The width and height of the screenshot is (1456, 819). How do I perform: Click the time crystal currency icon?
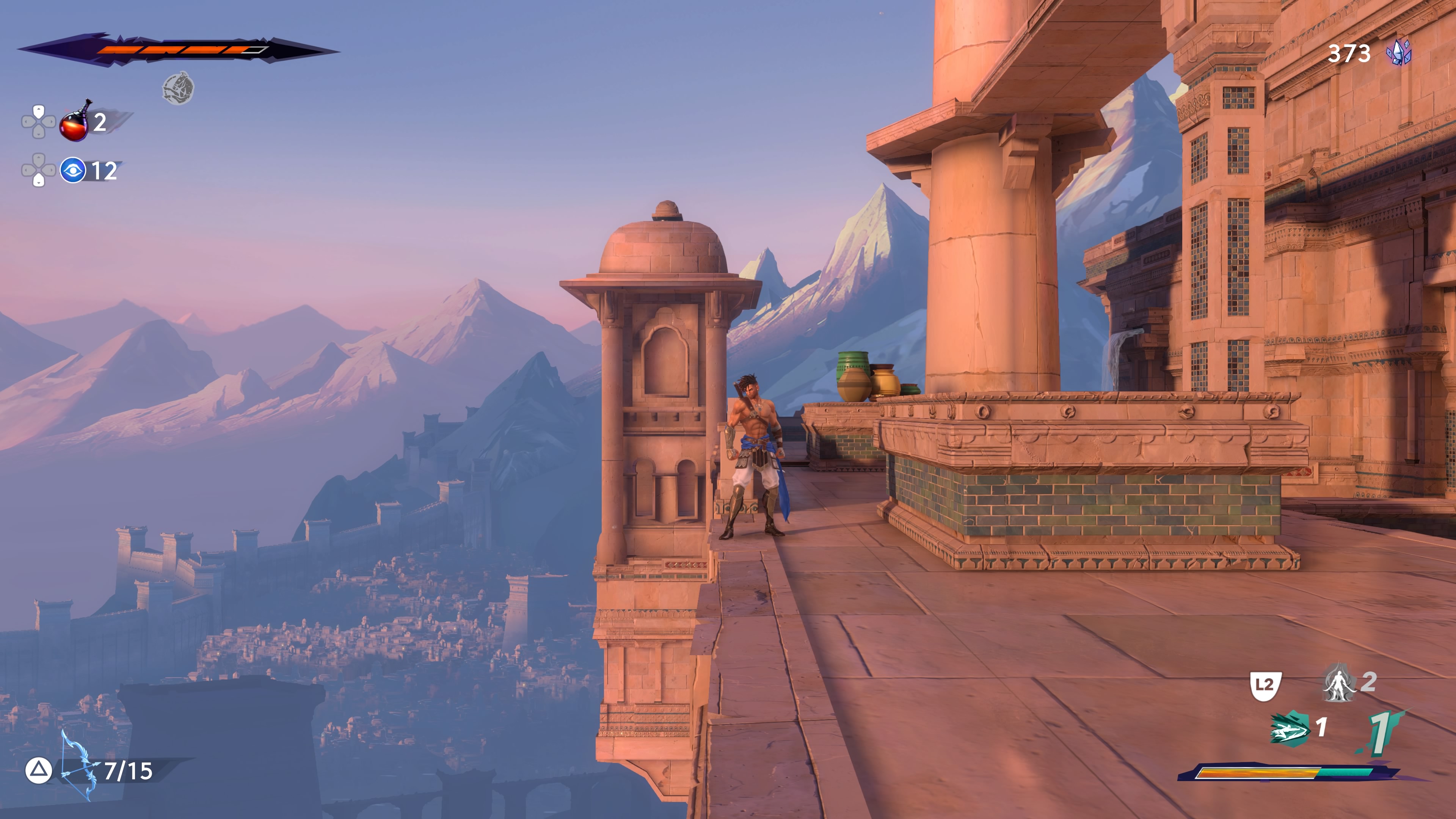(x=1398, y=53)
